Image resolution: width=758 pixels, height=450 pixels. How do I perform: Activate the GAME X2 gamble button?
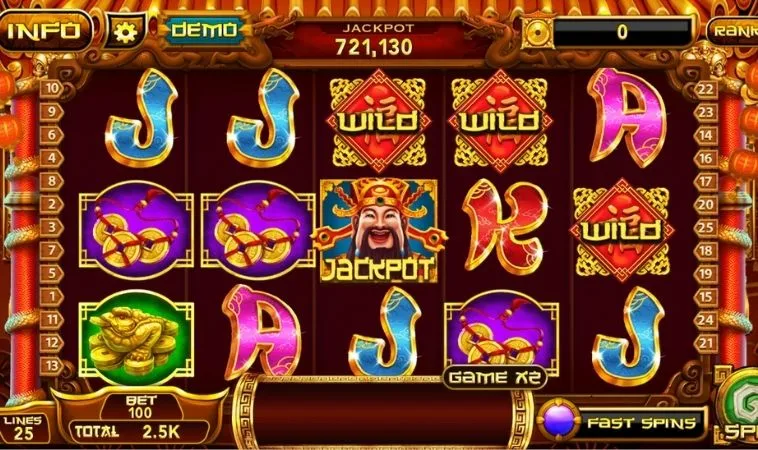(x=489, y=378)
